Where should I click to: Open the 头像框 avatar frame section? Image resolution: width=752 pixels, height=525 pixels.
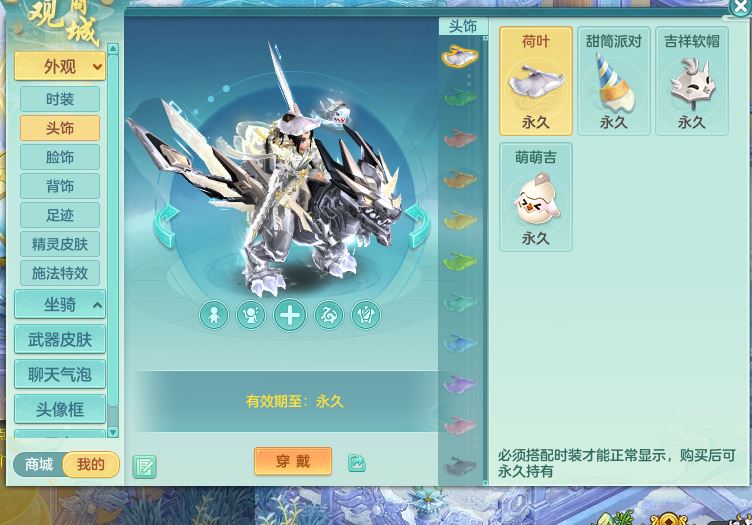coord(60,410)
